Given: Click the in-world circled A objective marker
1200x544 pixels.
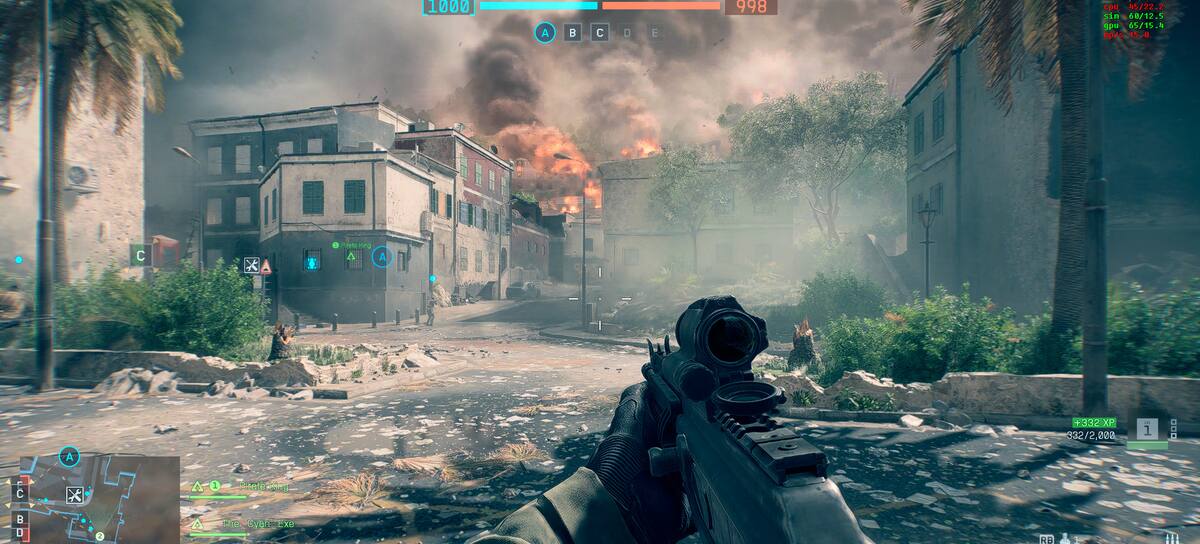Looking at the screenshot, I should 381,257.
